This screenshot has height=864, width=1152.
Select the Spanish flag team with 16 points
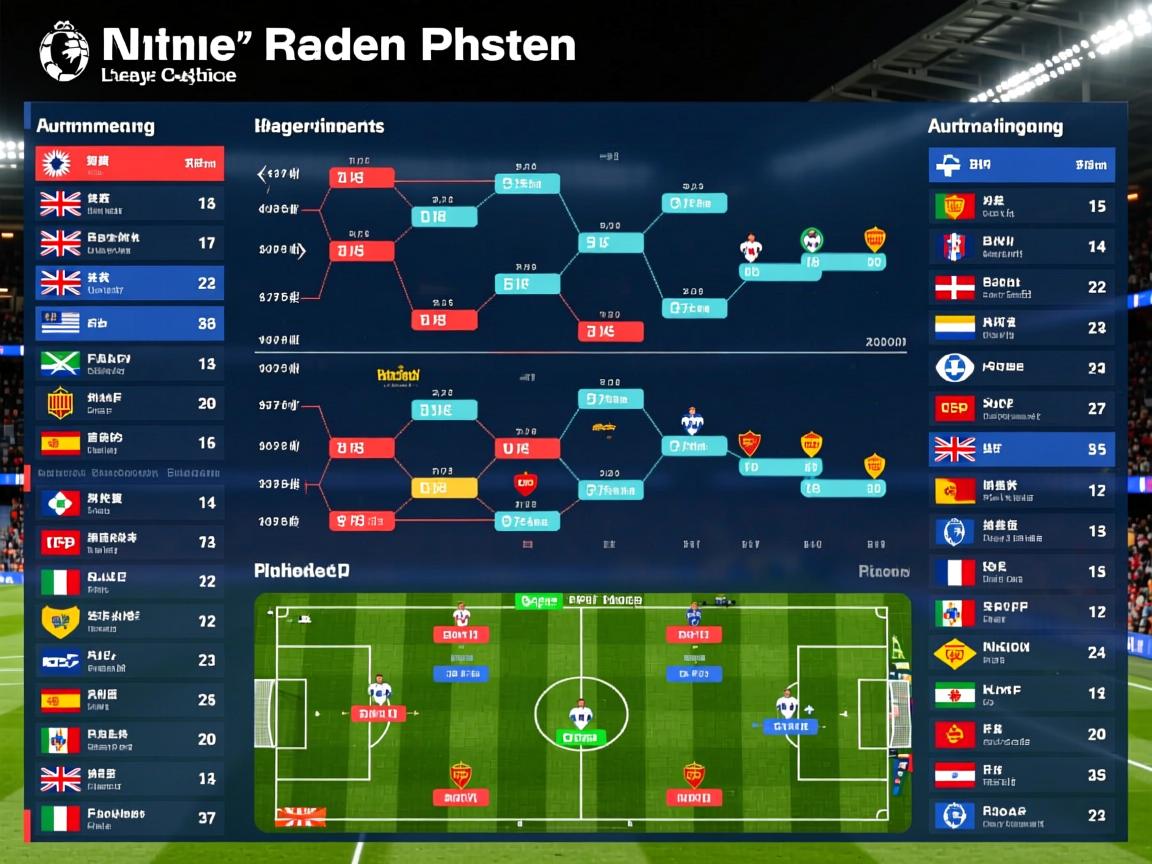pyautogui.click(x=130, y=443)
